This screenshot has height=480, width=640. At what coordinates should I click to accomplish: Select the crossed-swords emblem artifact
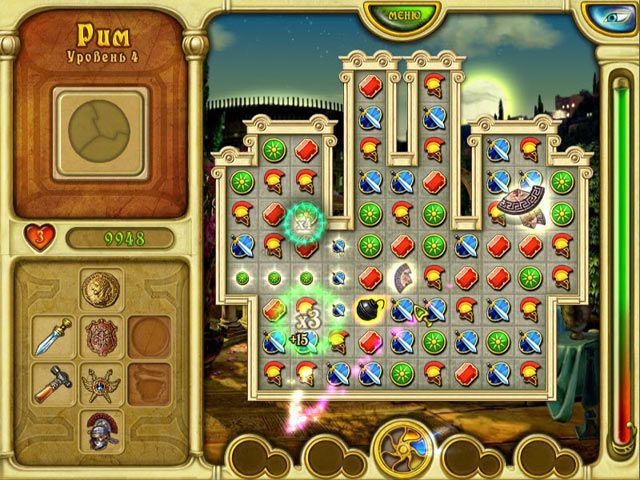(x=101, y=383)
